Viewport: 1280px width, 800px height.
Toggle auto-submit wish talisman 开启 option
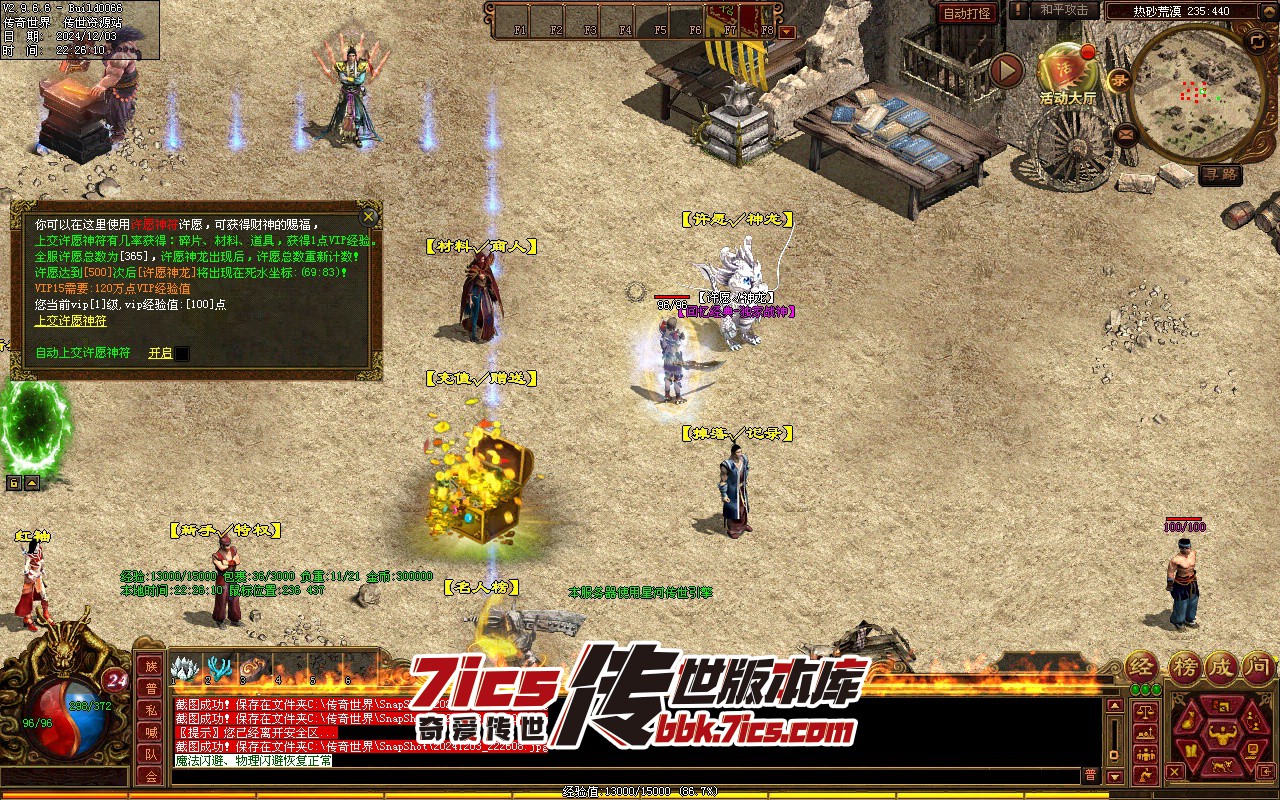(x=160, y=353)
